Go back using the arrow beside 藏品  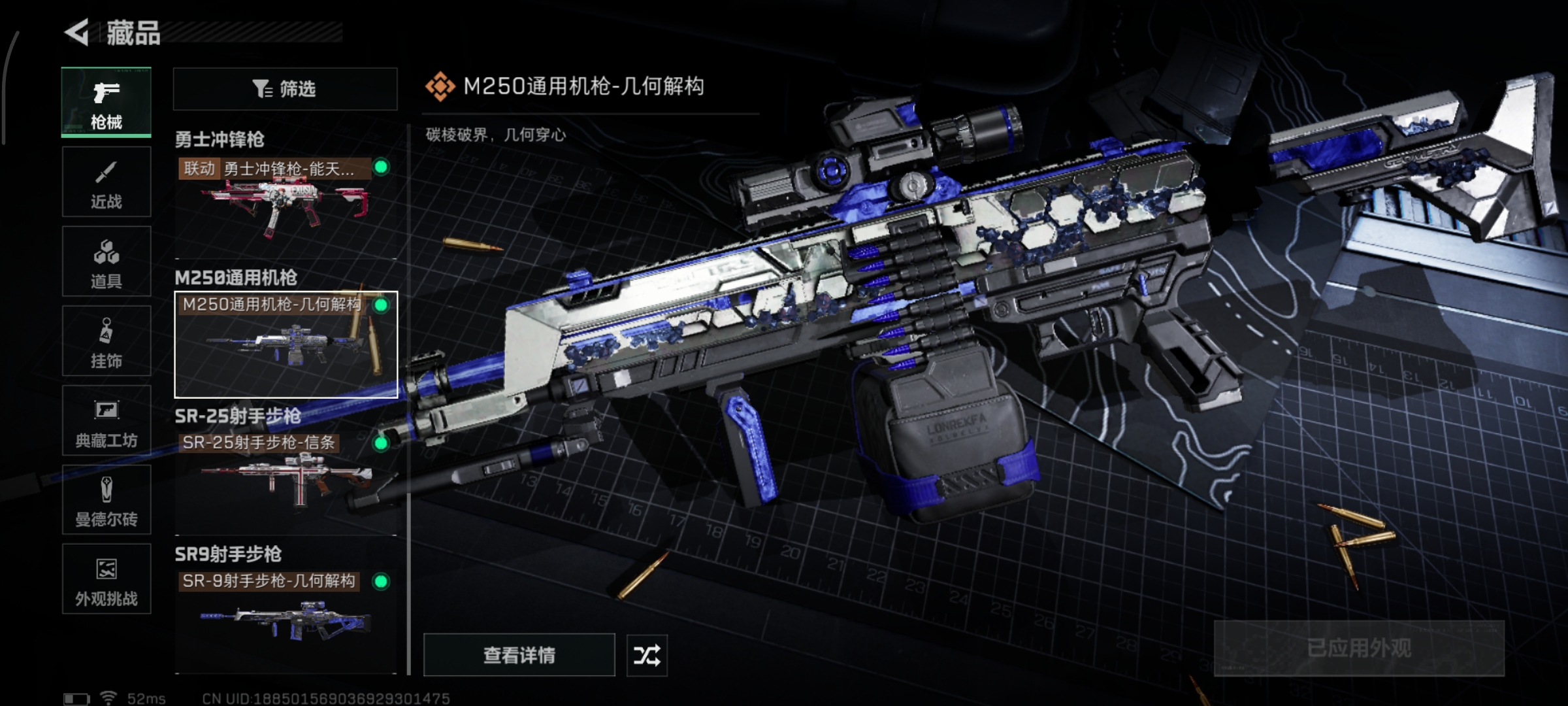click(x=78, y=33)
